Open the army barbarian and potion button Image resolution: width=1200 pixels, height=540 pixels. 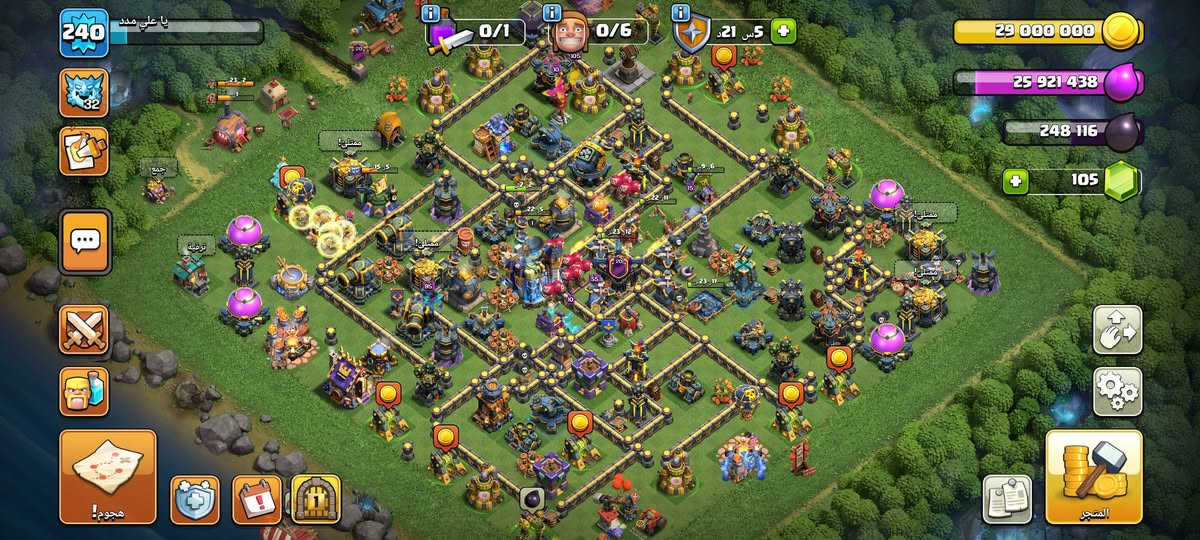[85, 392]
